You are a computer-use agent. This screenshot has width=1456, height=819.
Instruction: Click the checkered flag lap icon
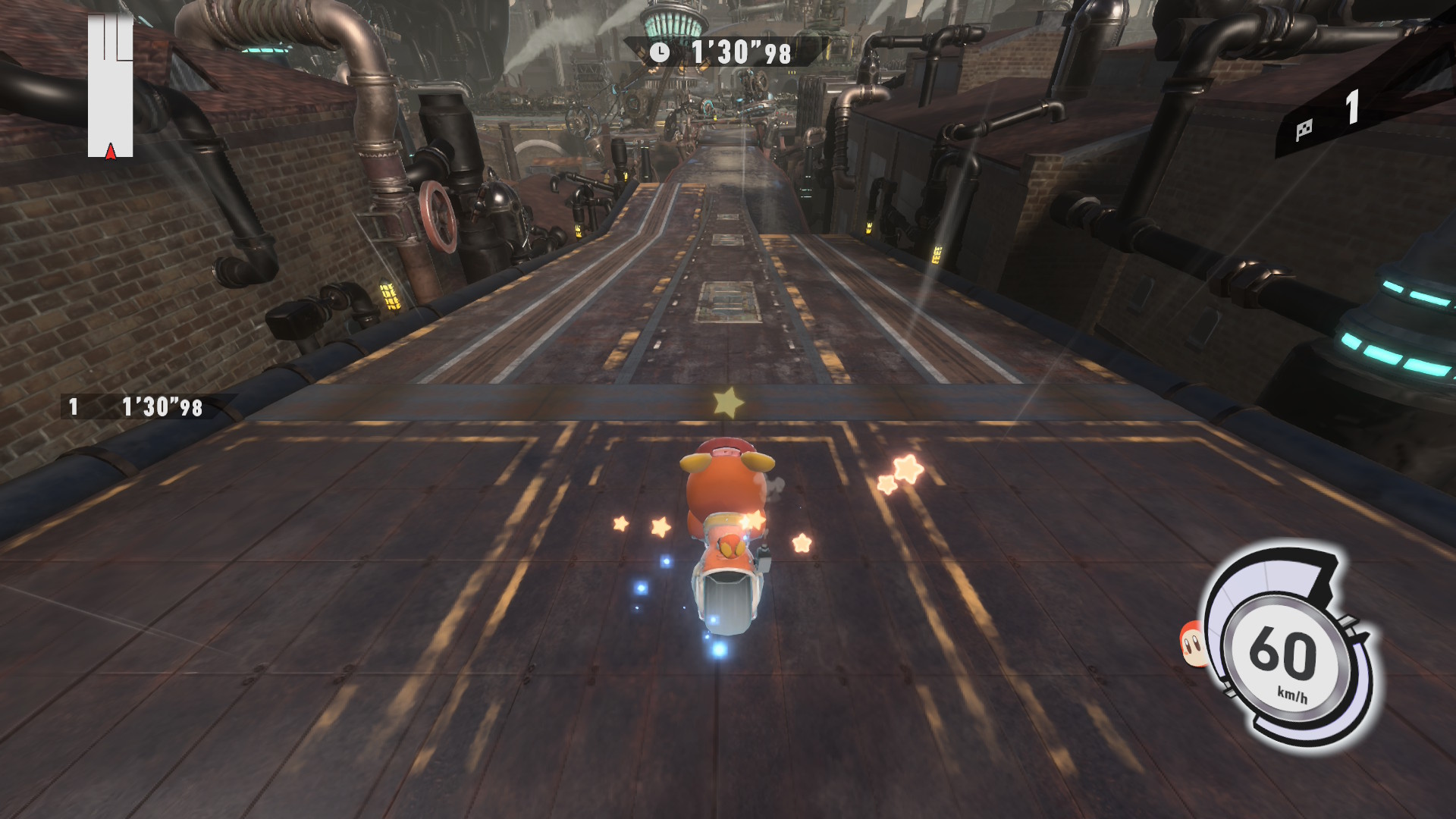(x=1304, y=130)
